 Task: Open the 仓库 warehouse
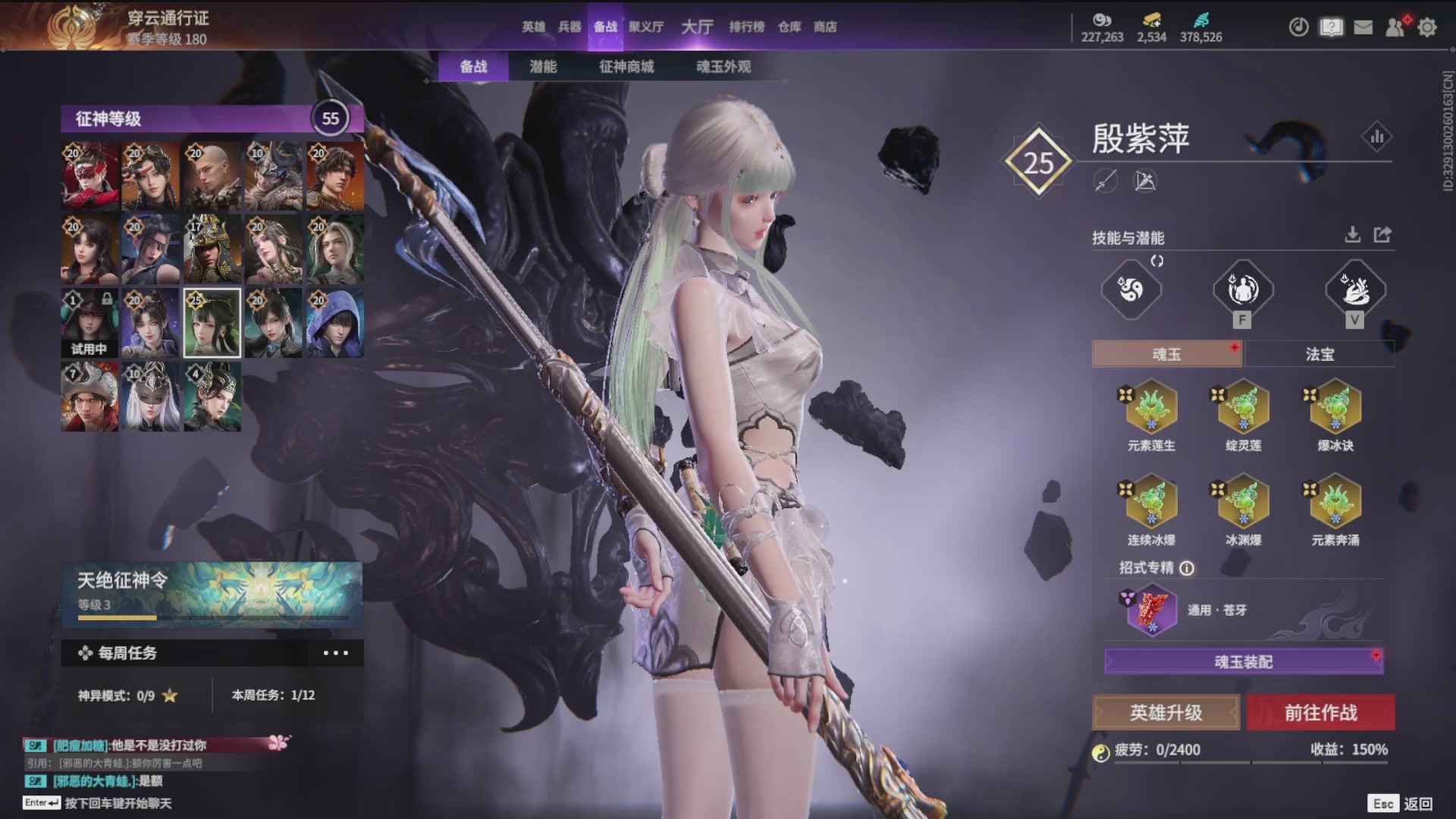pyautogui.click(x=789, y=27)
